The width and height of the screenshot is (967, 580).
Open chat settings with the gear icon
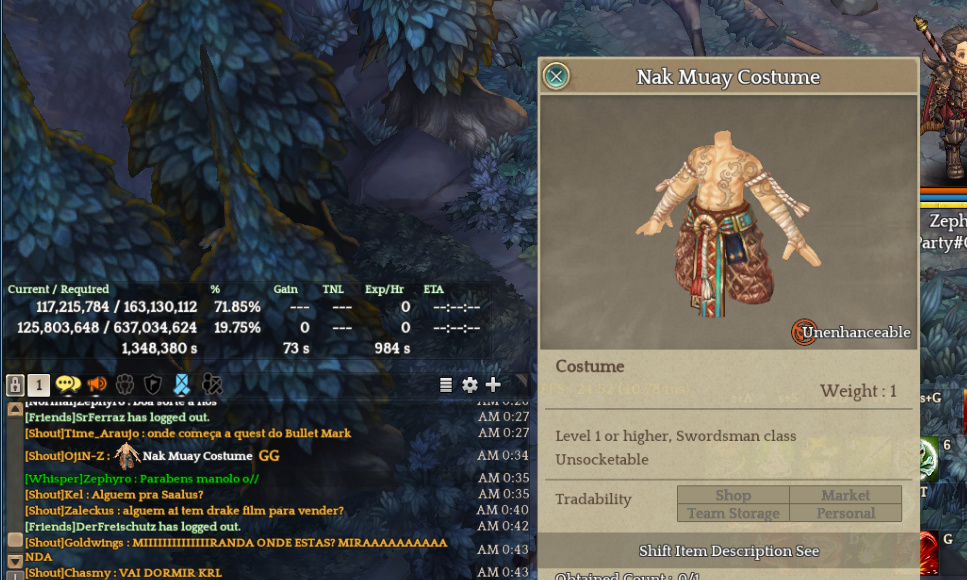pos(469,385)
